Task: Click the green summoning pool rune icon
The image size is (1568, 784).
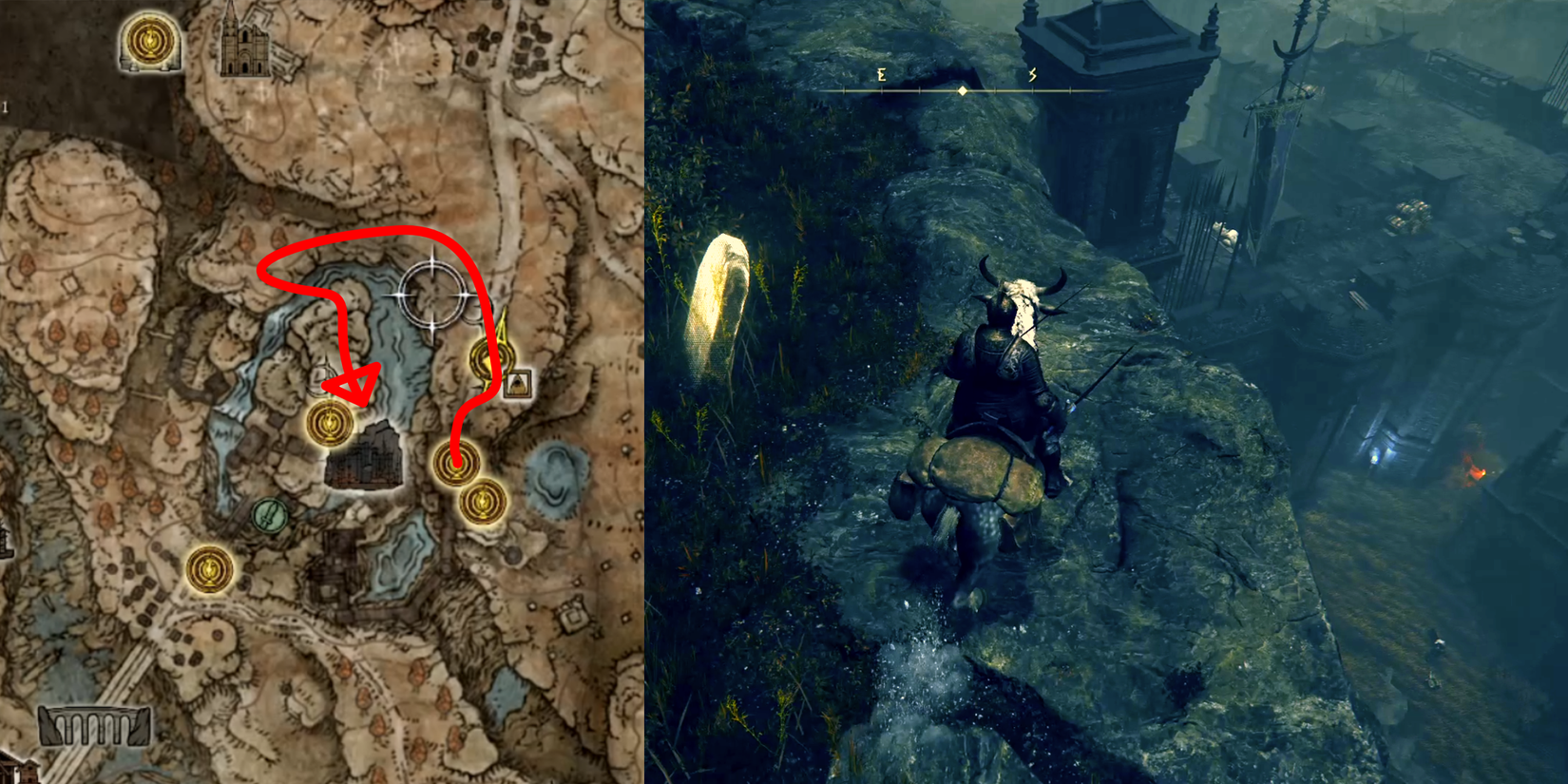Action: pyautogui.click(x=269, y=515)
